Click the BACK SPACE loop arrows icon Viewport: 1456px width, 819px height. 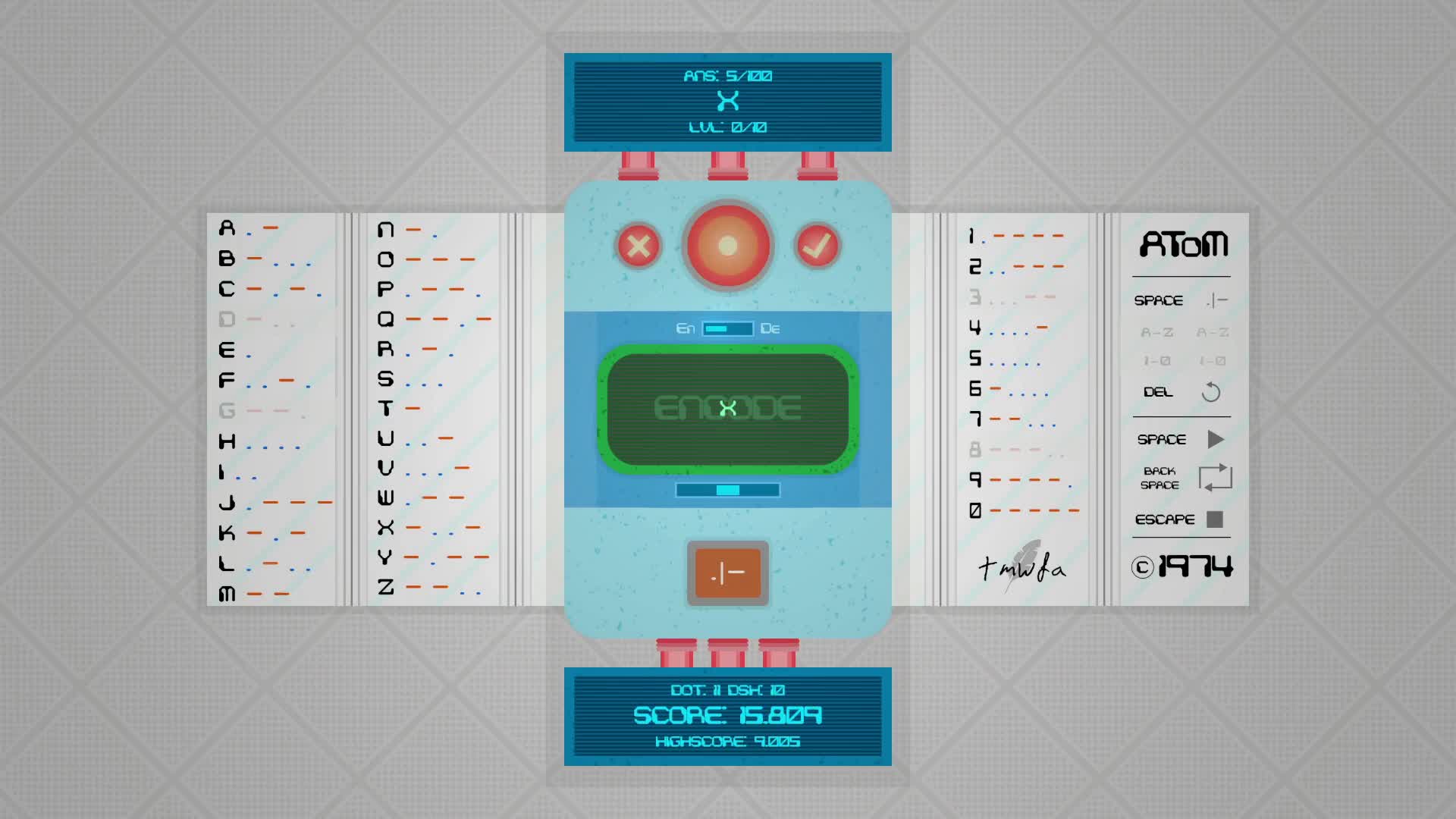pos(1216,478)
